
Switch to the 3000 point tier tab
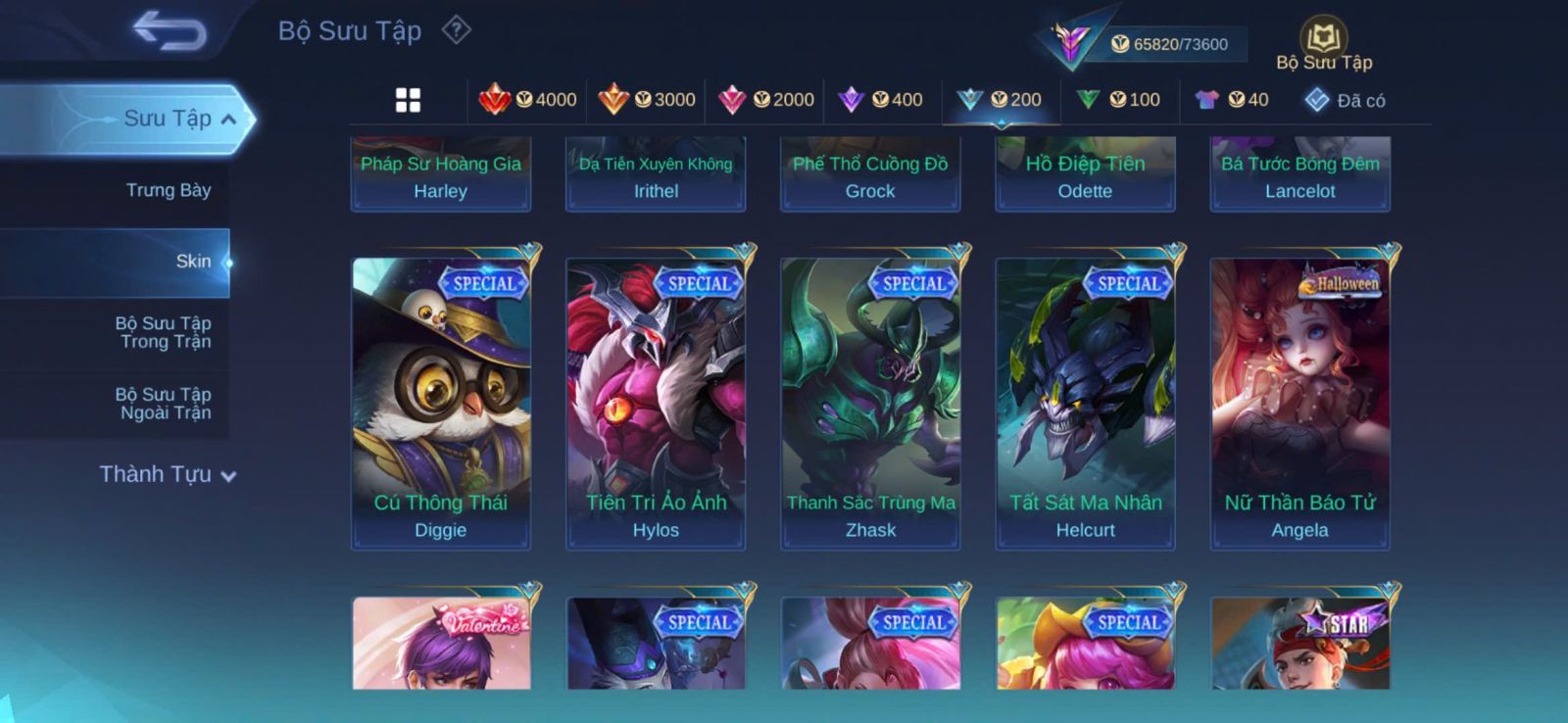click(x=647, y=100)
